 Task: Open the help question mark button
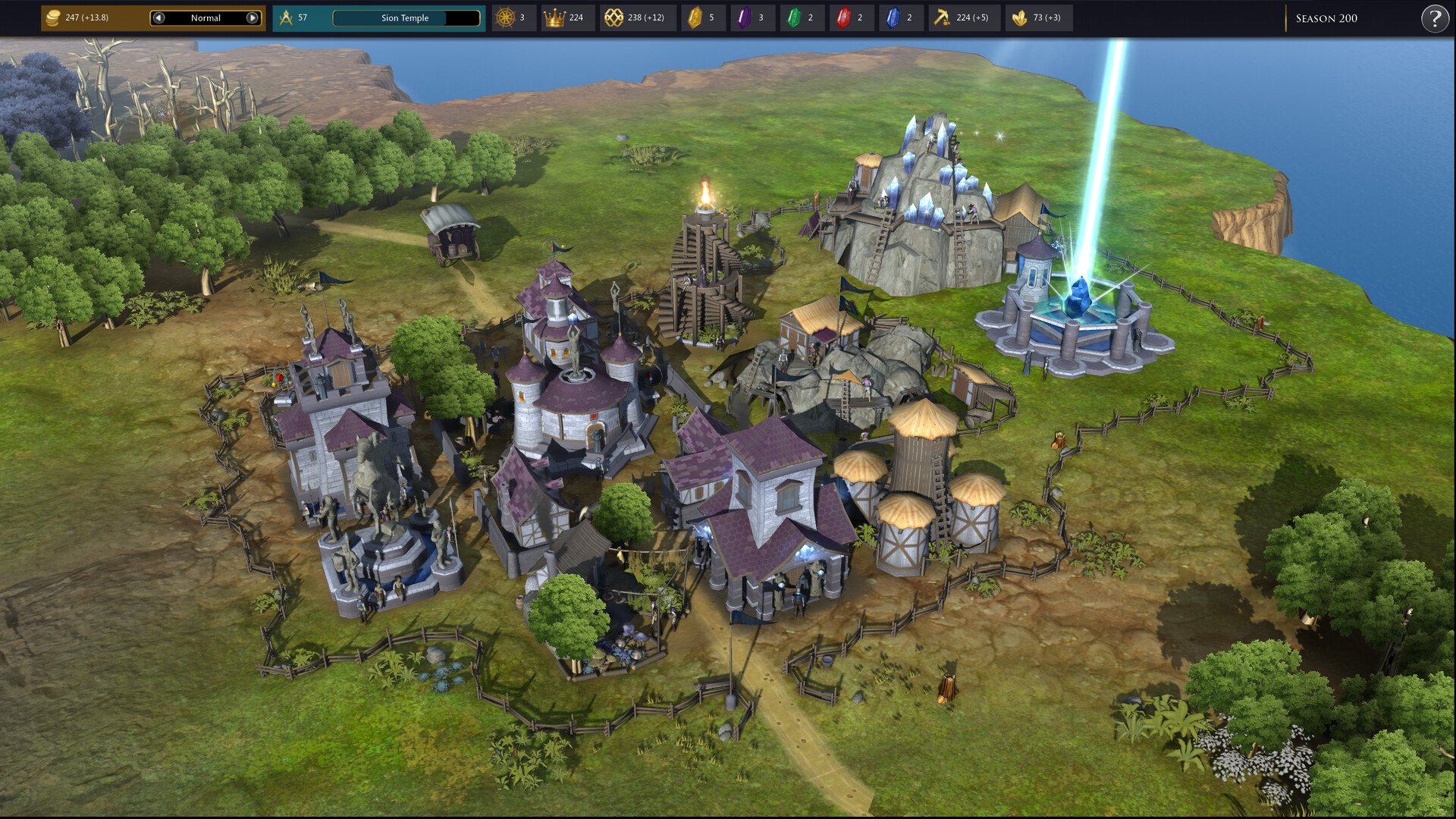pos(1434,18)
